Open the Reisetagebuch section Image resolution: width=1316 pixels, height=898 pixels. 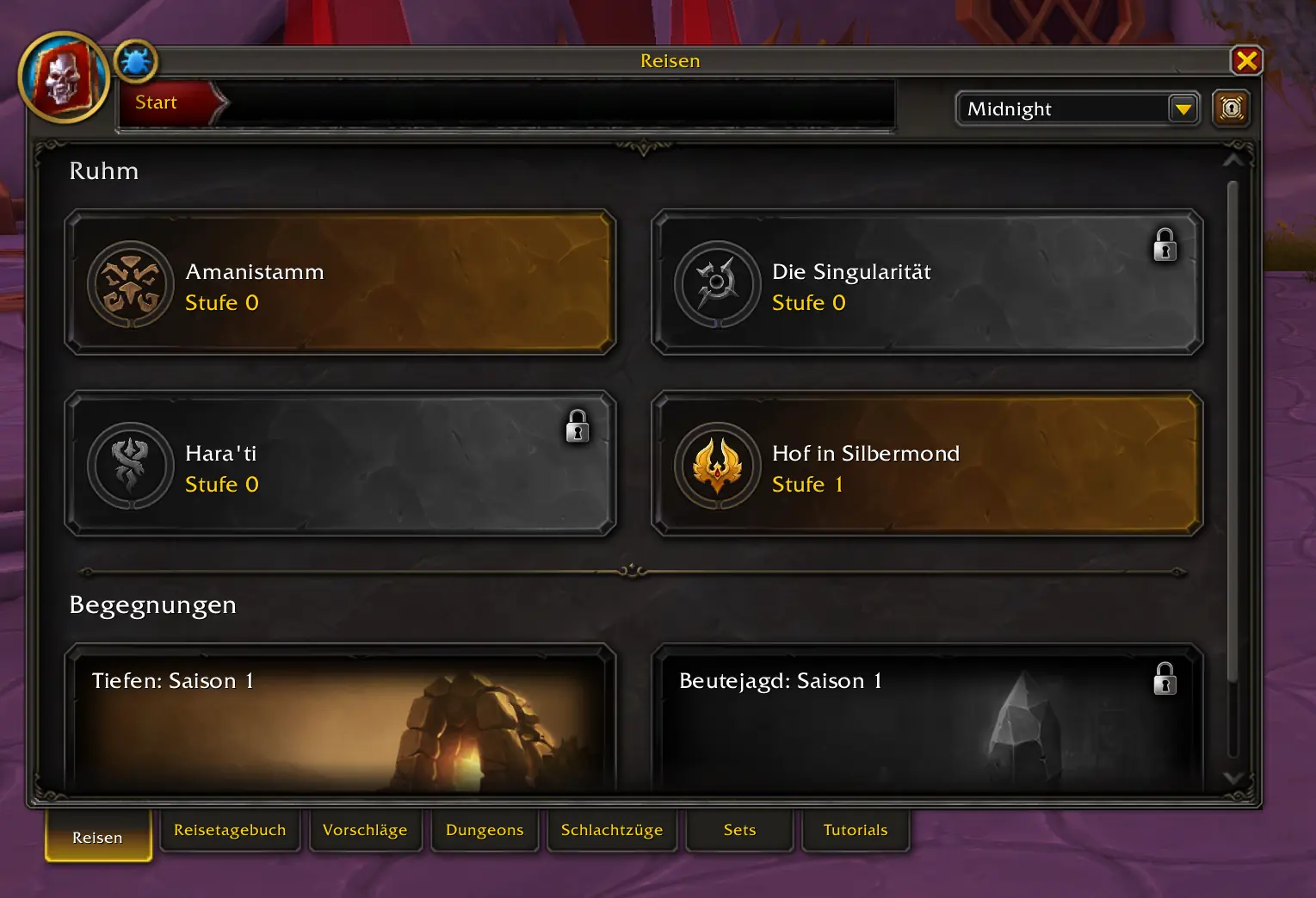click(230, 829)
